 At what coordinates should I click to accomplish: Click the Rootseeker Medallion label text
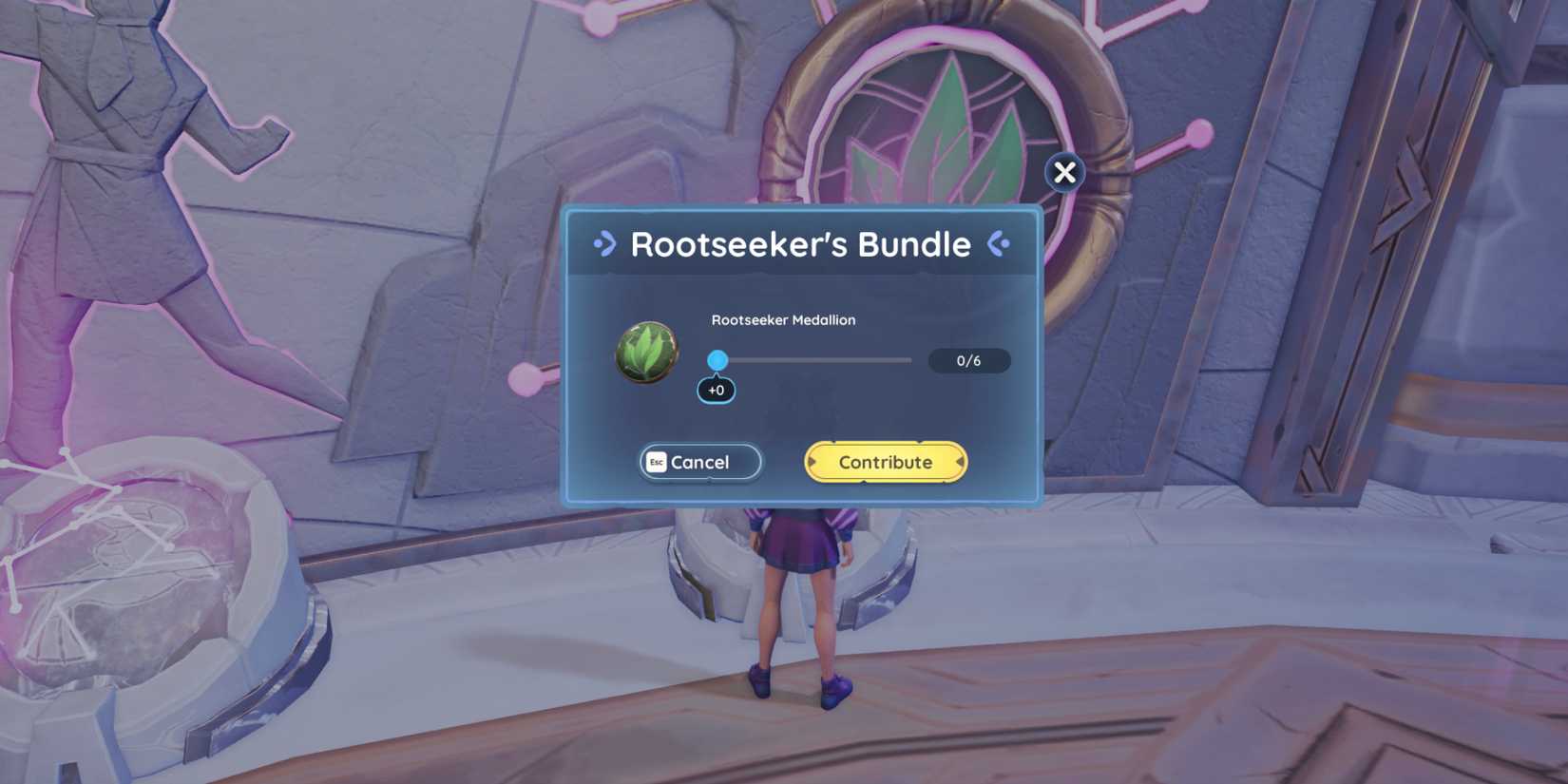tap(783, 320)
